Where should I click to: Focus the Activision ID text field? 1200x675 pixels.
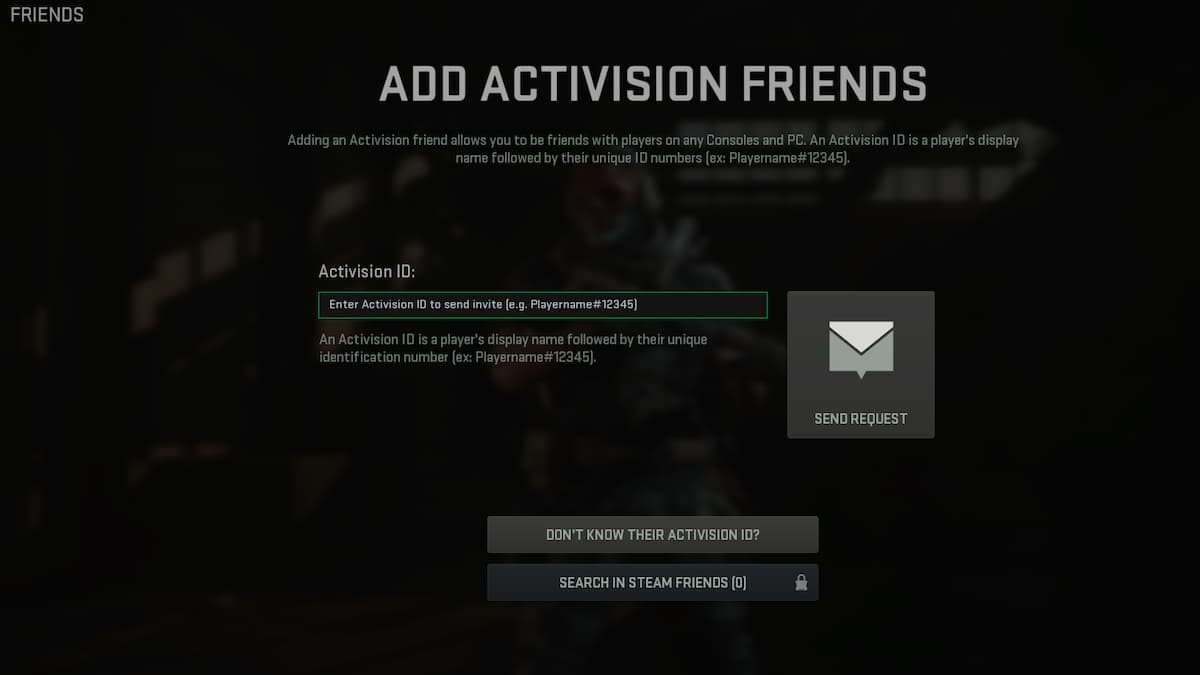click(542, 304)
